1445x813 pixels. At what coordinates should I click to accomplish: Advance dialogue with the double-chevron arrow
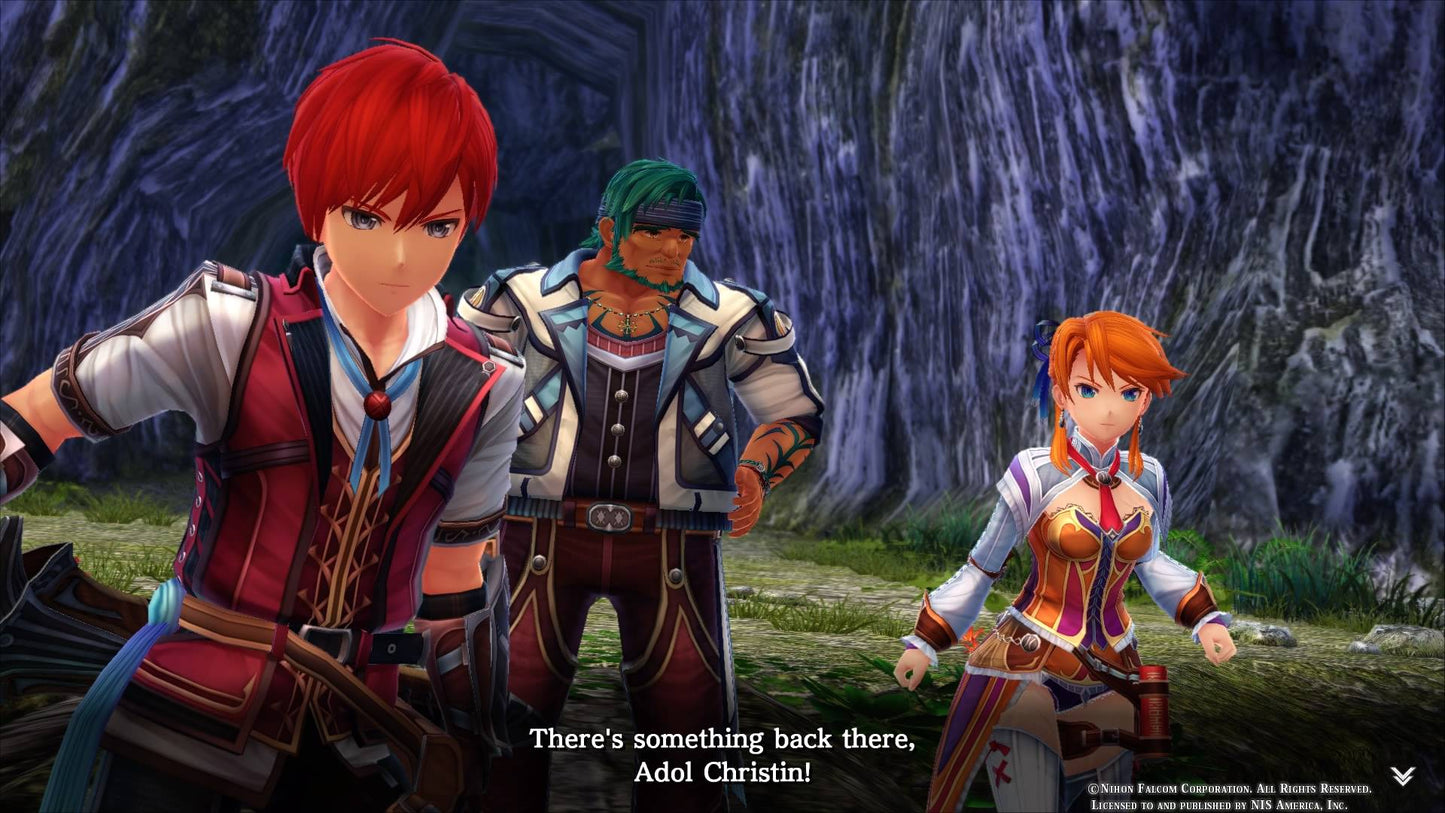(1403, 776)
